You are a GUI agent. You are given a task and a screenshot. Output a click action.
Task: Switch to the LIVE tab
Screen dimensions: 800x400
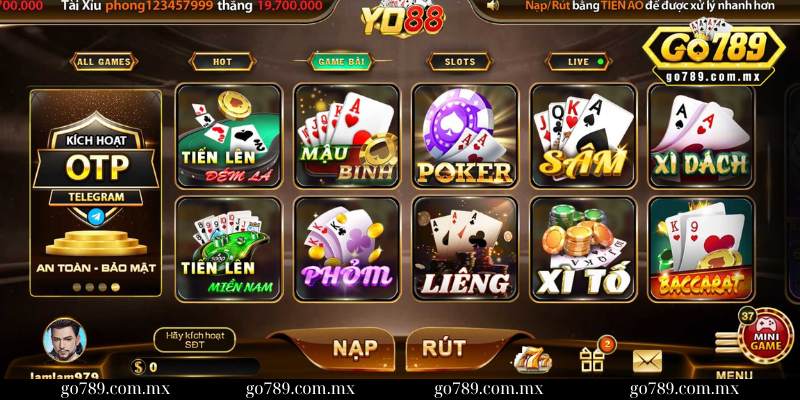pos(579,62)
